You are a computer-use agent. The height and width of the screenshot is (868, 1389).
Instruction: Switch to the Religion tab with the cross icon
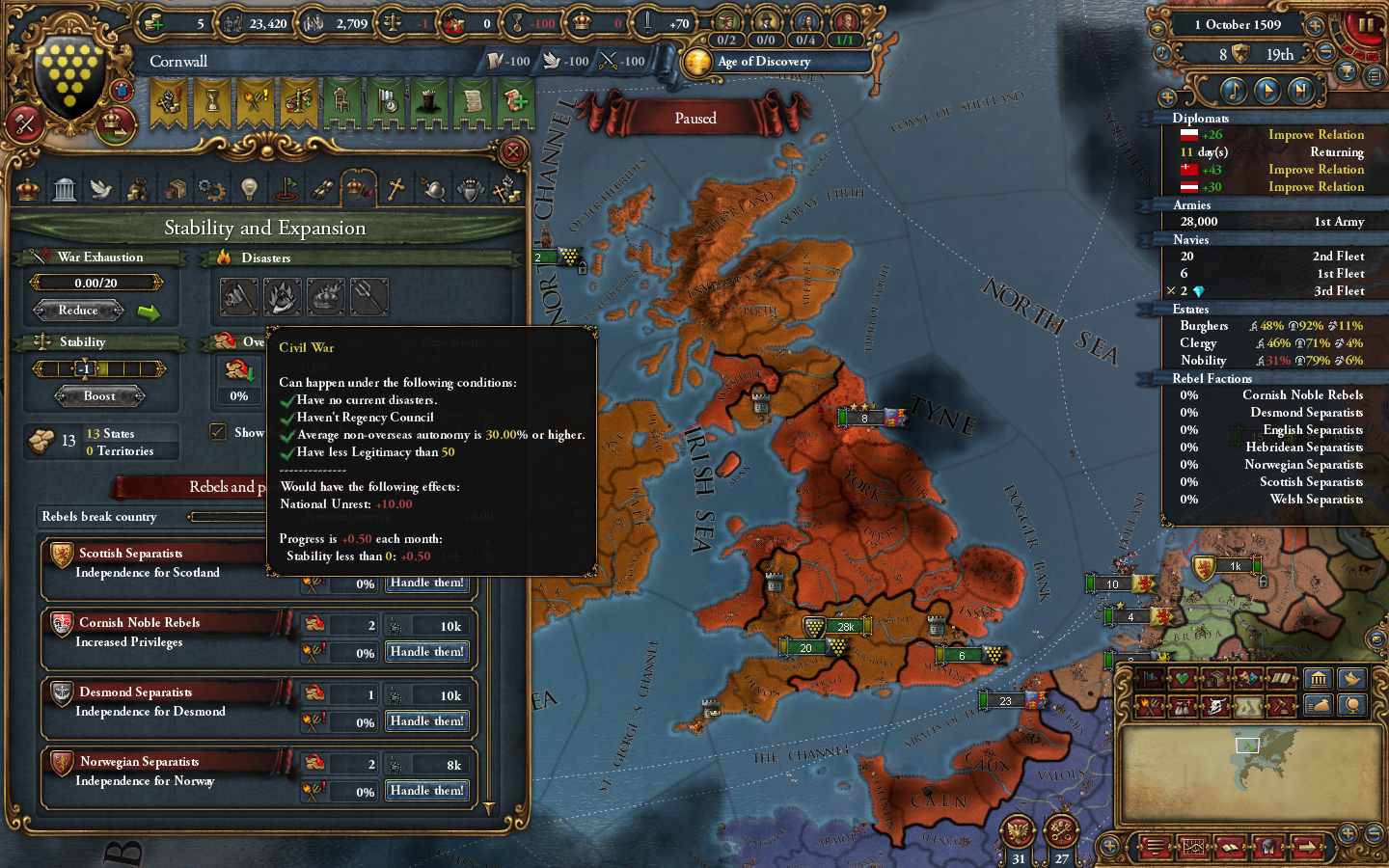(397, 188)
